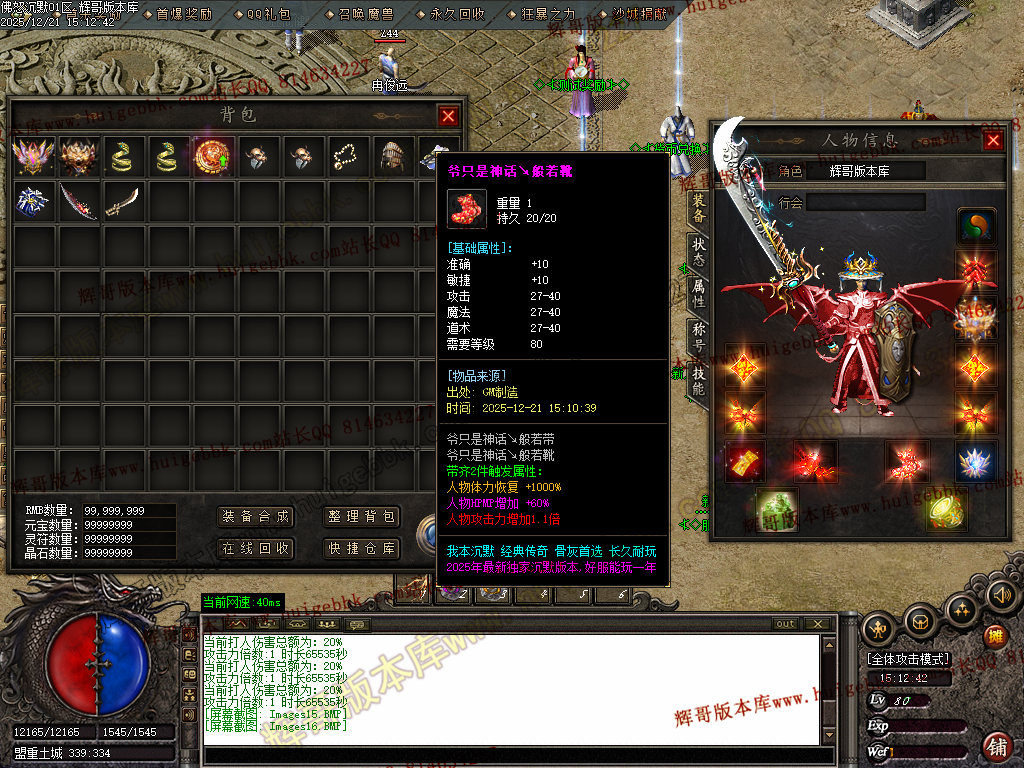
Task: Open 在线回收 online recycling
Action: 255,549
